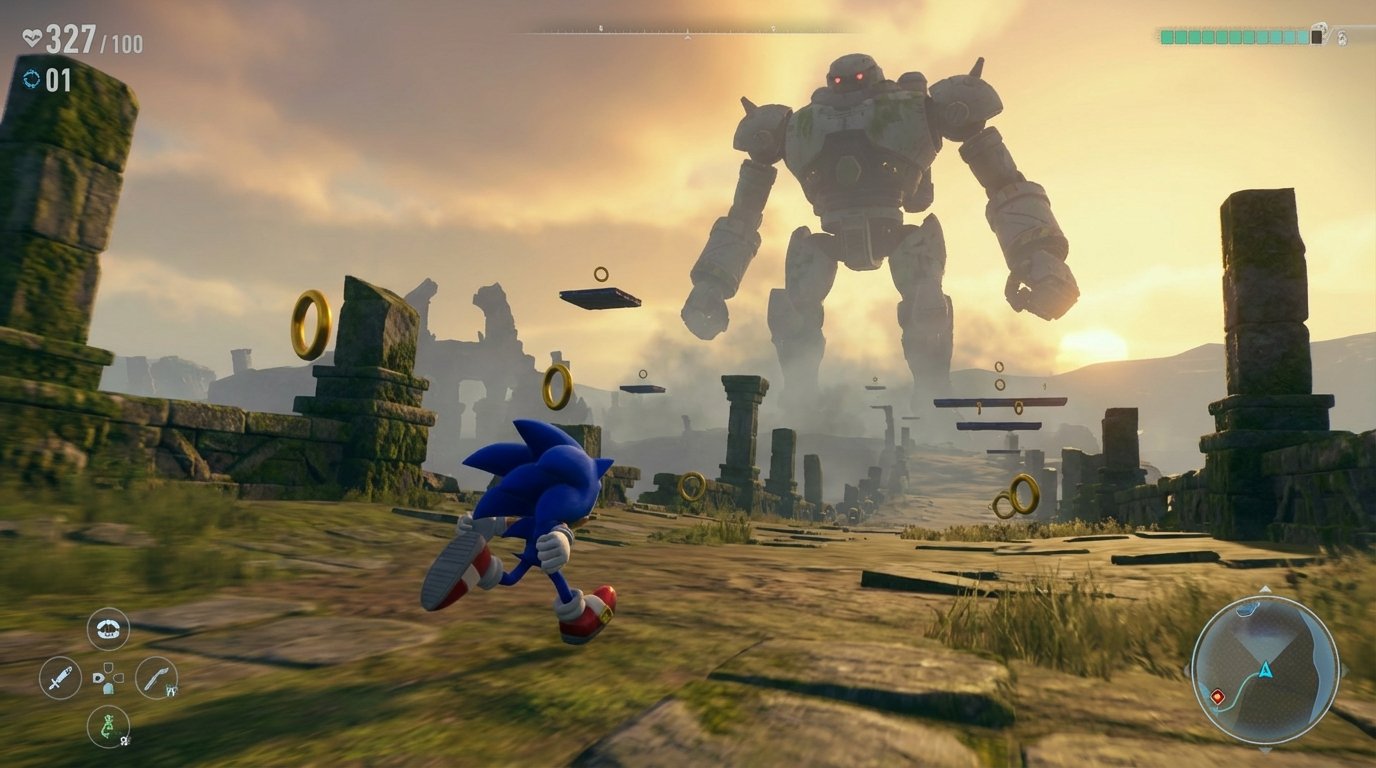Click the Sonic head icon on the skill gauge
1376x768 pixels.
[x=1340, y=38]
